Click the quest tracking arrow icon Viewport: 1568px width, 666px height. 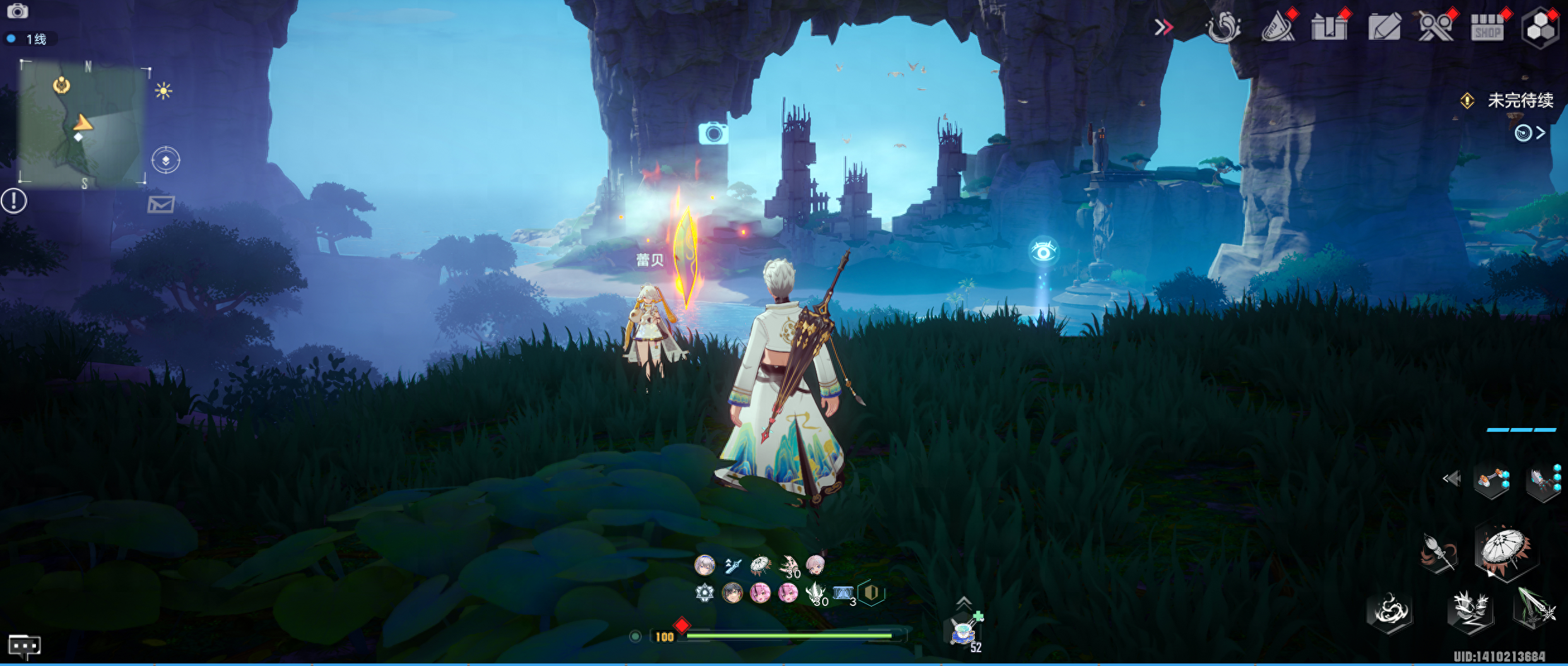click(x=1530, y=133)
